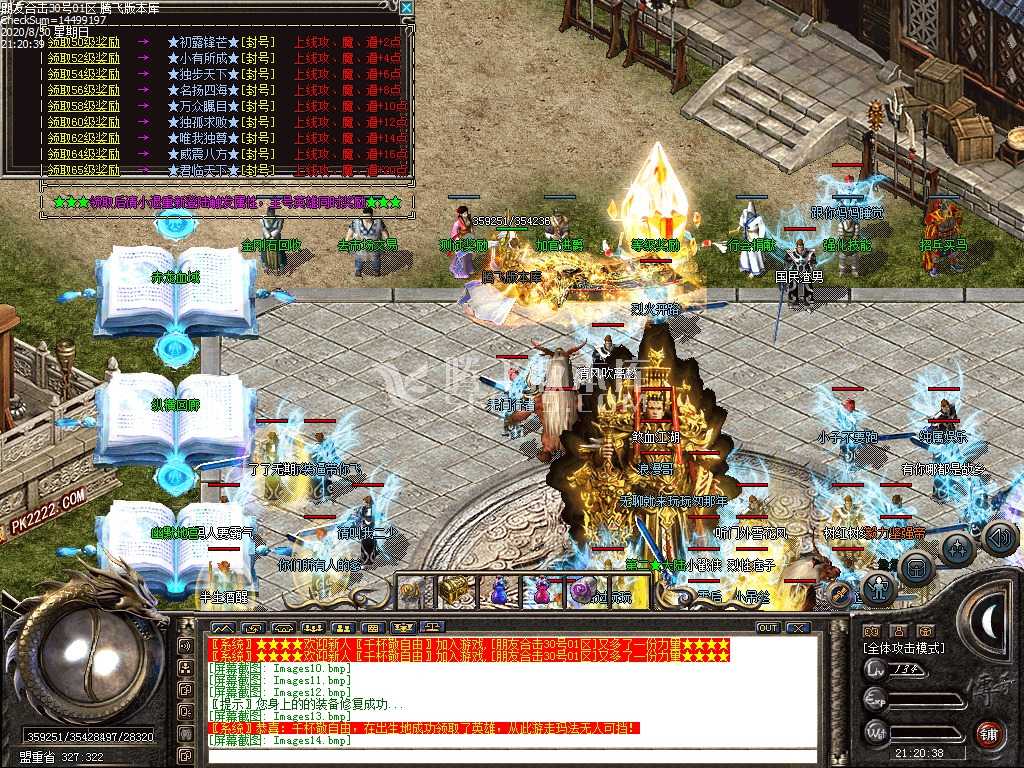Viewport: 1024px width, 768px height.
Task: Claim the level 58 reward link
Action: click(x=84, y=106)
